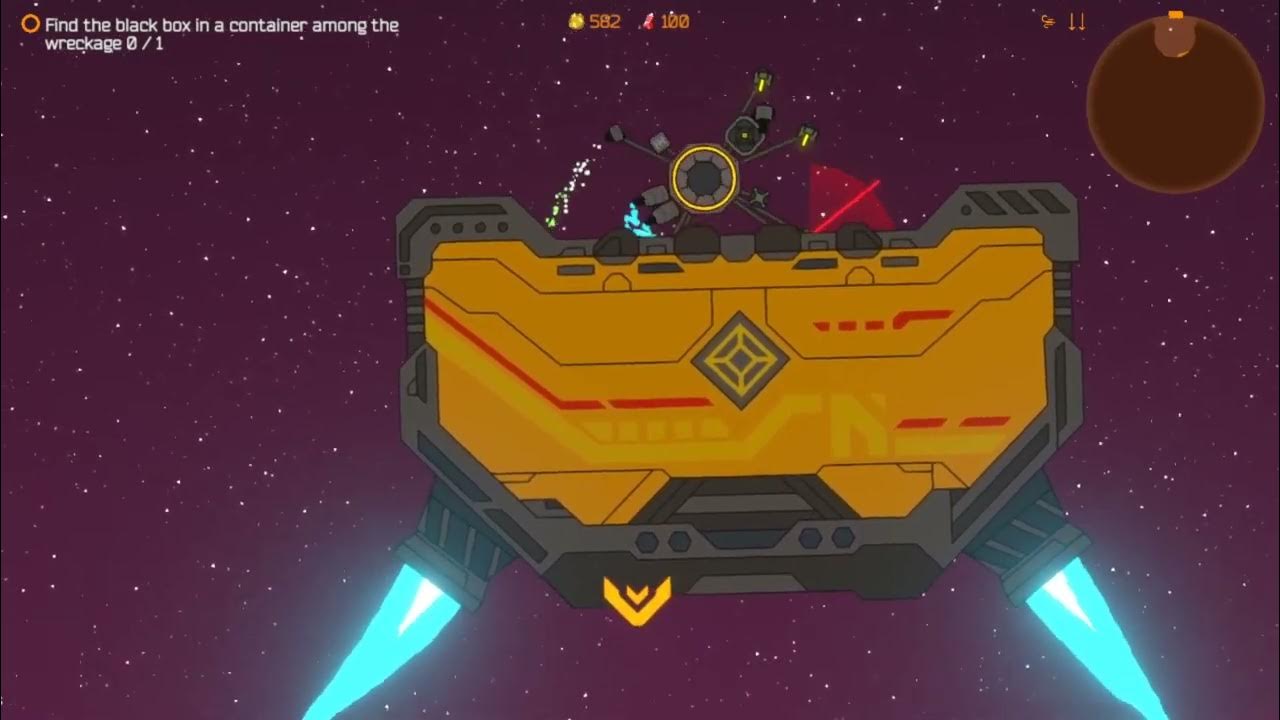Screen dimensions: 1280x720
Task: Click the double down-arrow gravity icon
Action: click(x=1077, y=21)
